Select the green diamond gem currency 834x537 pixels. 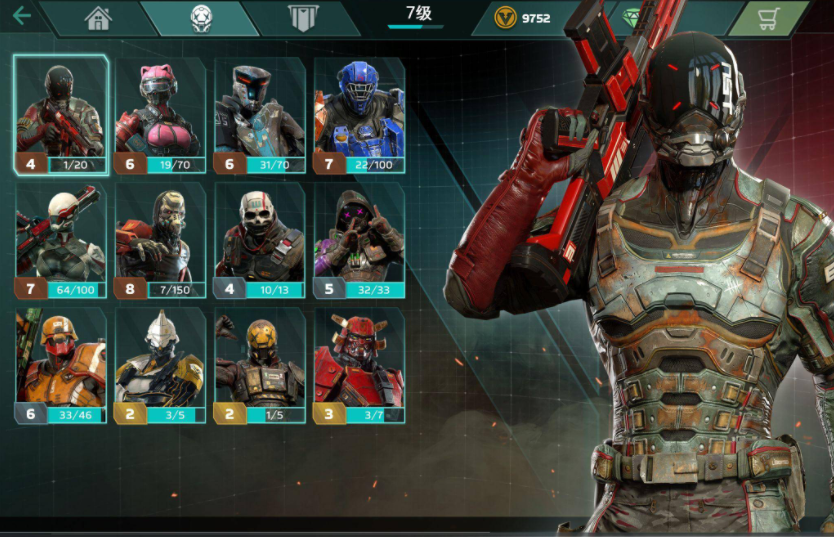[632, 18]
